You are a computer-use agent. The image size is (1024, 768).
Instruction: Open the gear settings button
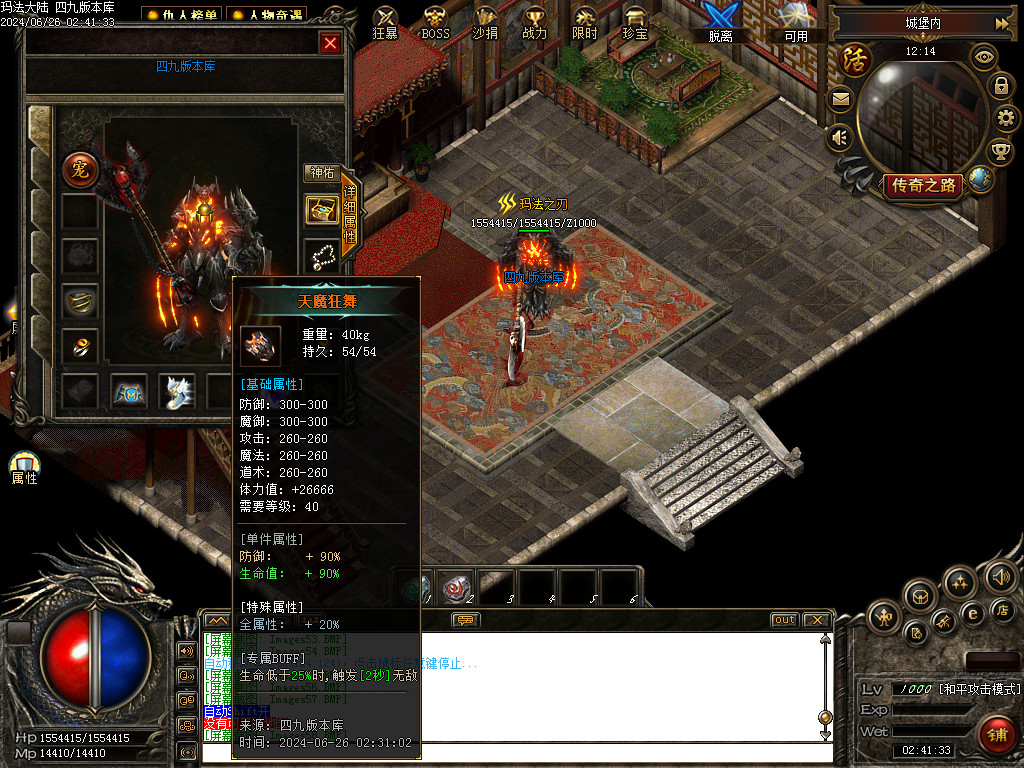tap(1005, 118)
